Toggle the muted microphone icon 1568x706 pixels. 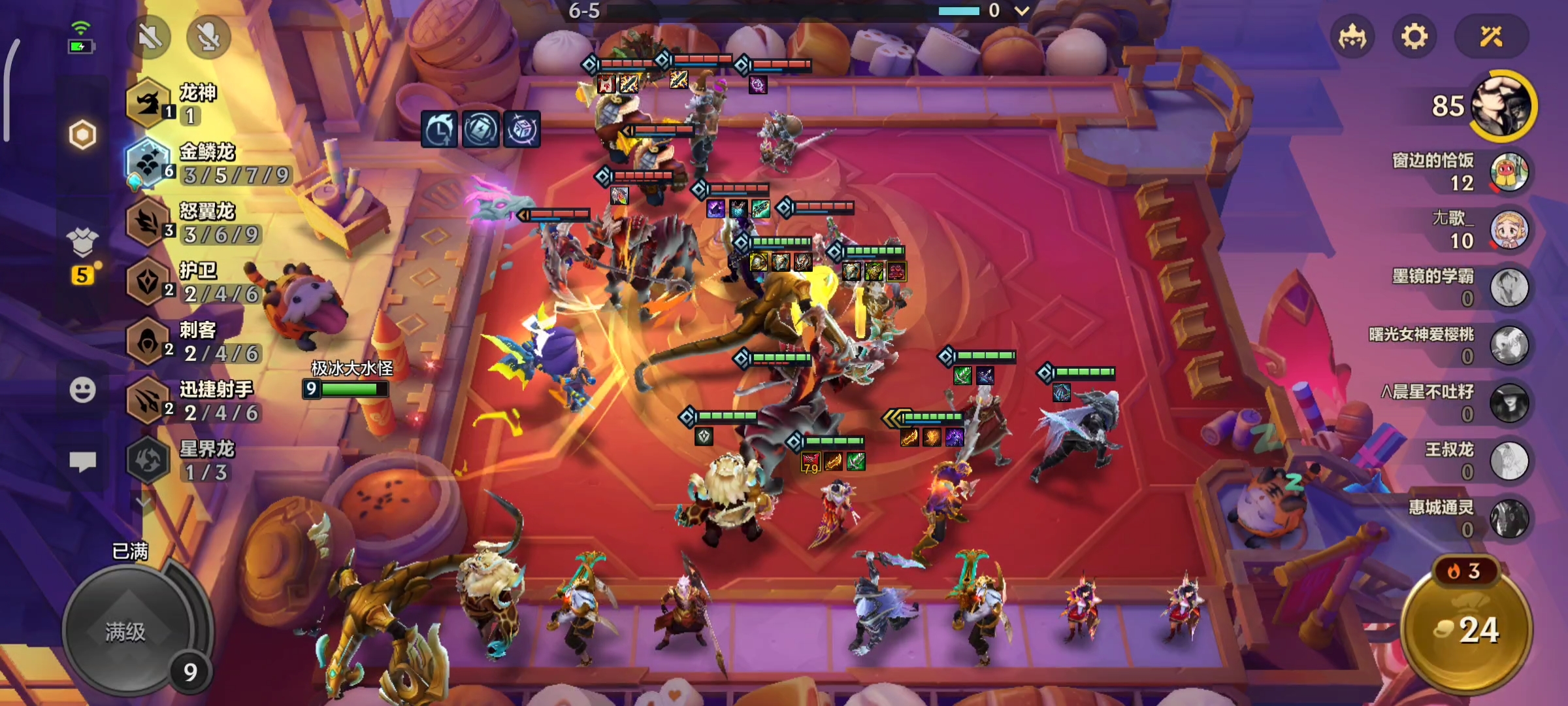(208, 37)
